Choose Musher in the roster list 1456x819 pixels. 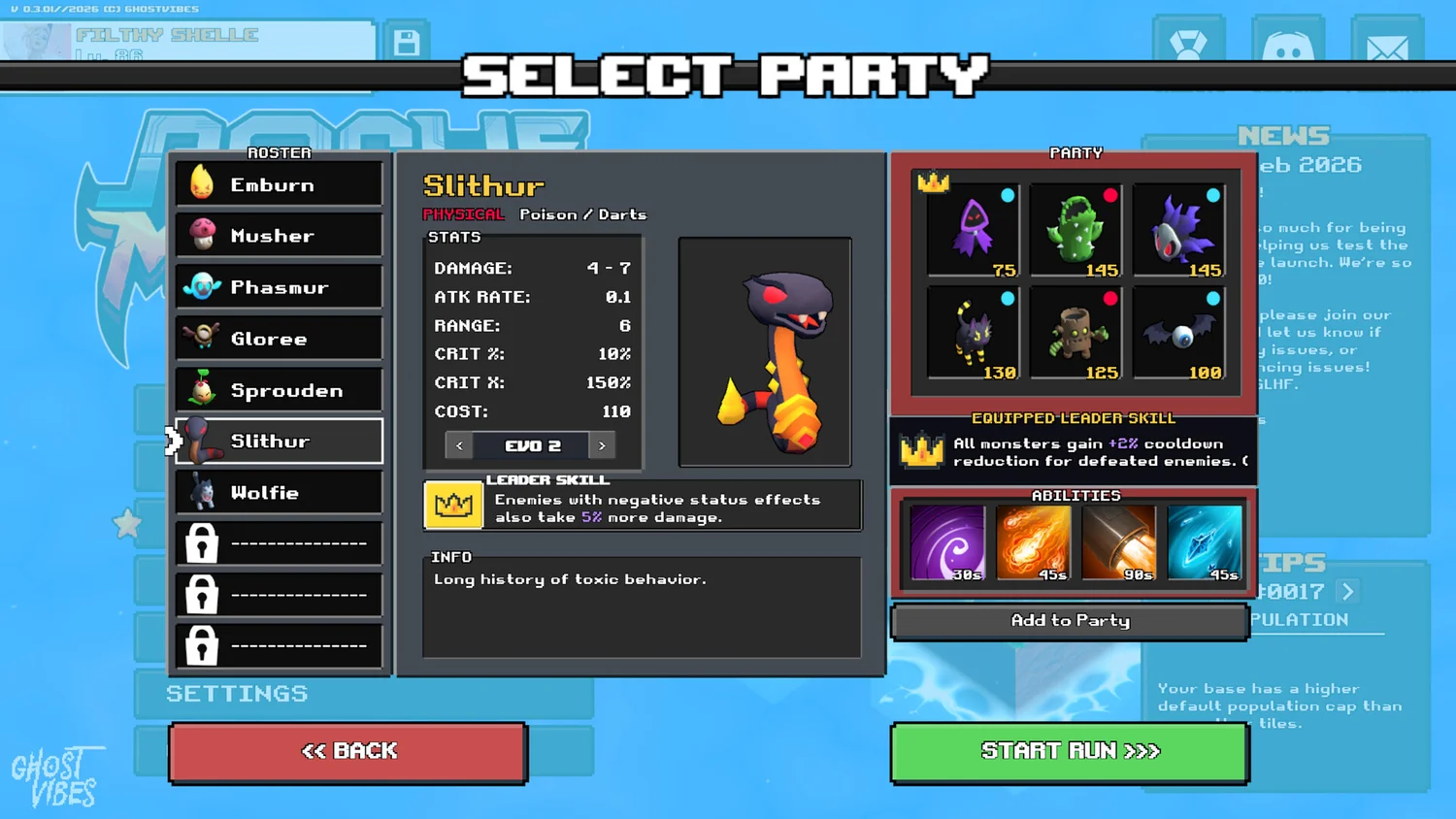pyautogui.click(x=280, y=236)
